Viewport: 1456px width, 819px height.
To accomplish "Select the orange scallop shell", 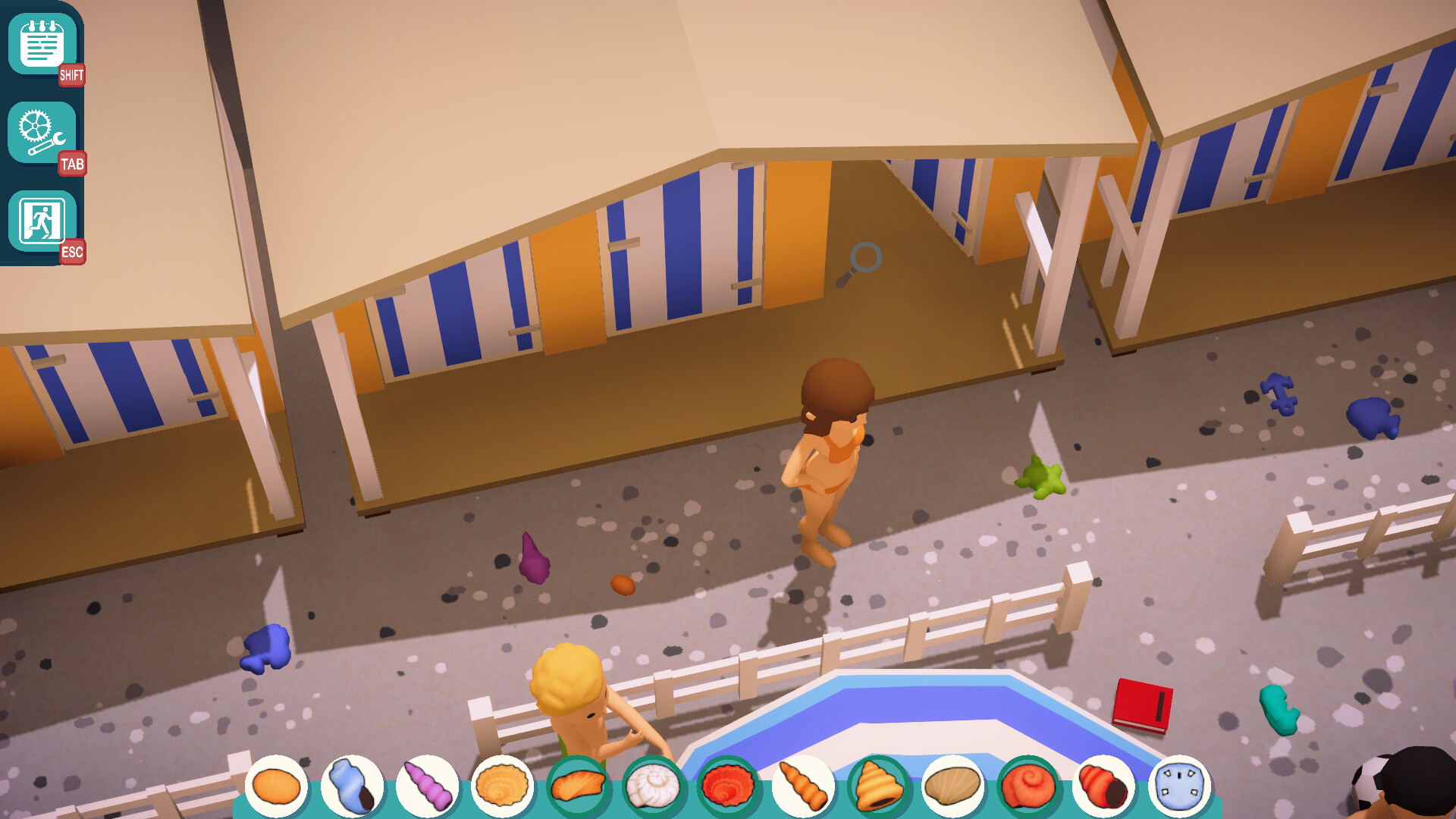I will click(502, 786).
